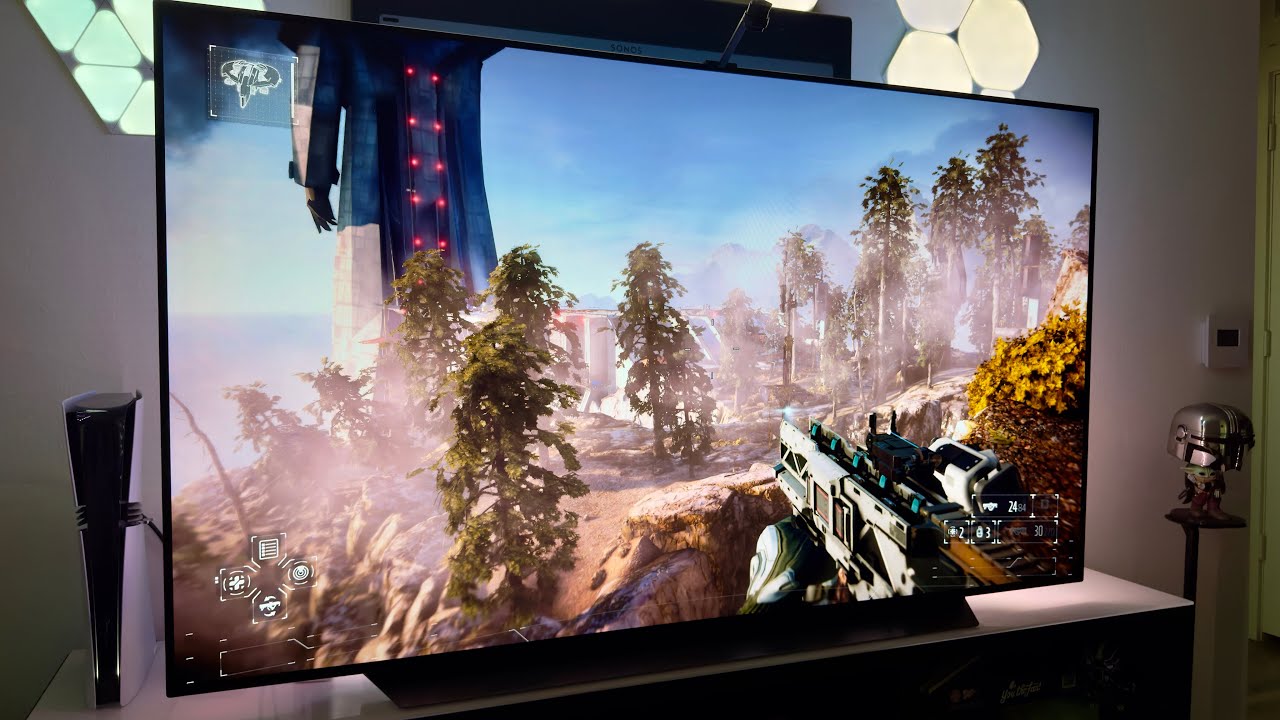Activate the OWL concentric-rings stun icon
Image resolution: width=1280 pixels, height=720 pixels.
click(x=299, y=573)
